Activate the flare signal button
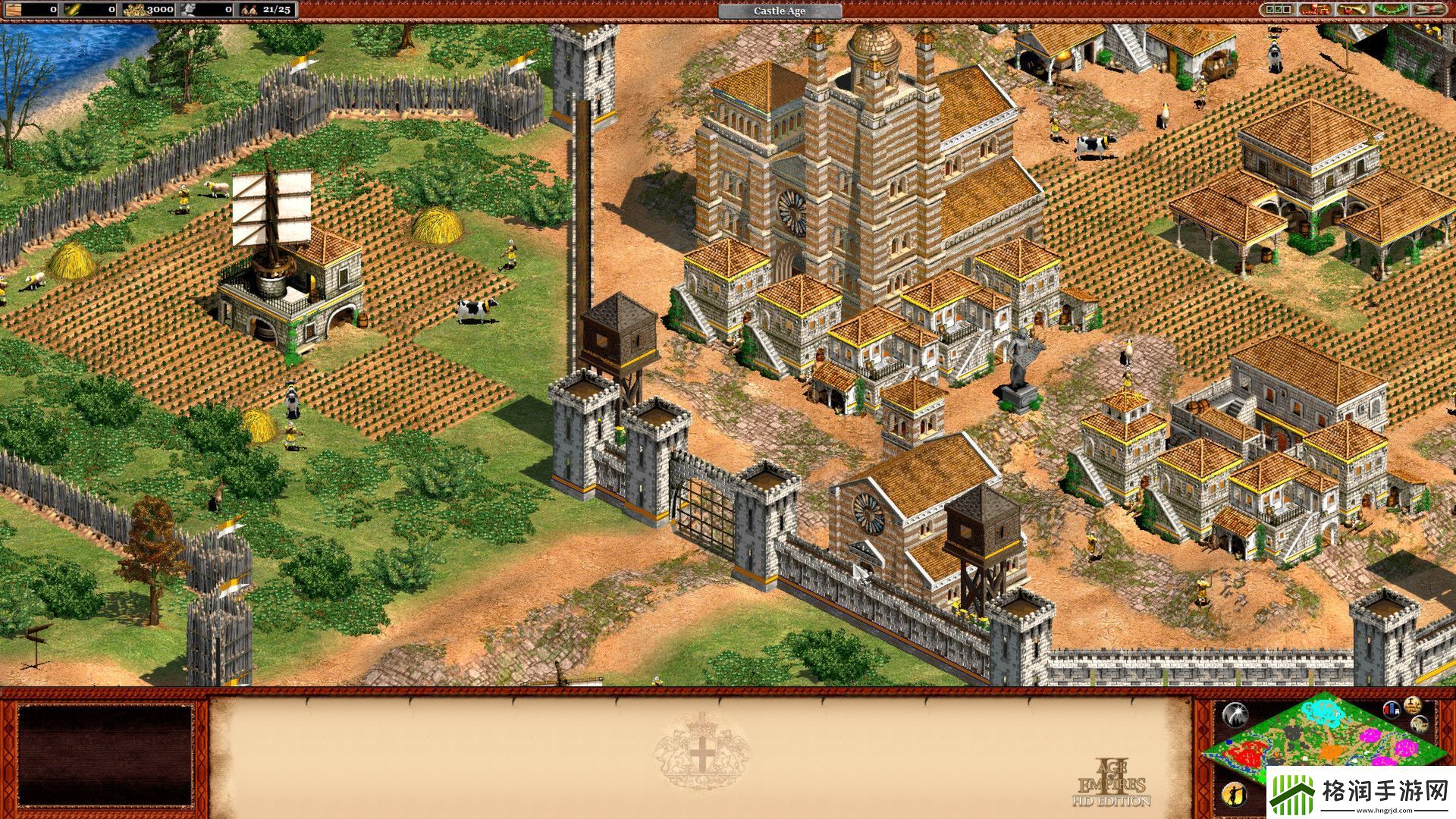Image resolution: width=1456 pixels, height=819 pixels. pyautogui.click(x=1235, y=714)
